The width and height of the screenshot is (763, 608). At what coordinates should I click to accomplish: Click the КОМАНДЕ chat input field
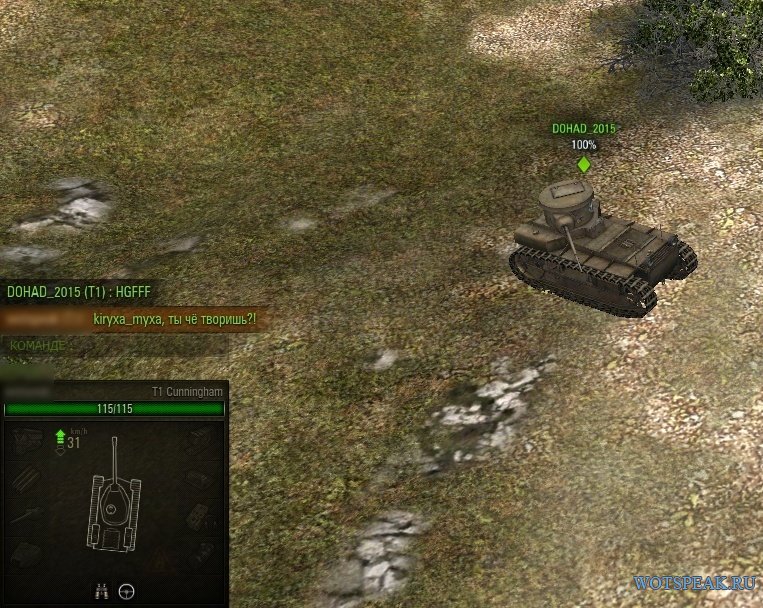click(115, 345)
